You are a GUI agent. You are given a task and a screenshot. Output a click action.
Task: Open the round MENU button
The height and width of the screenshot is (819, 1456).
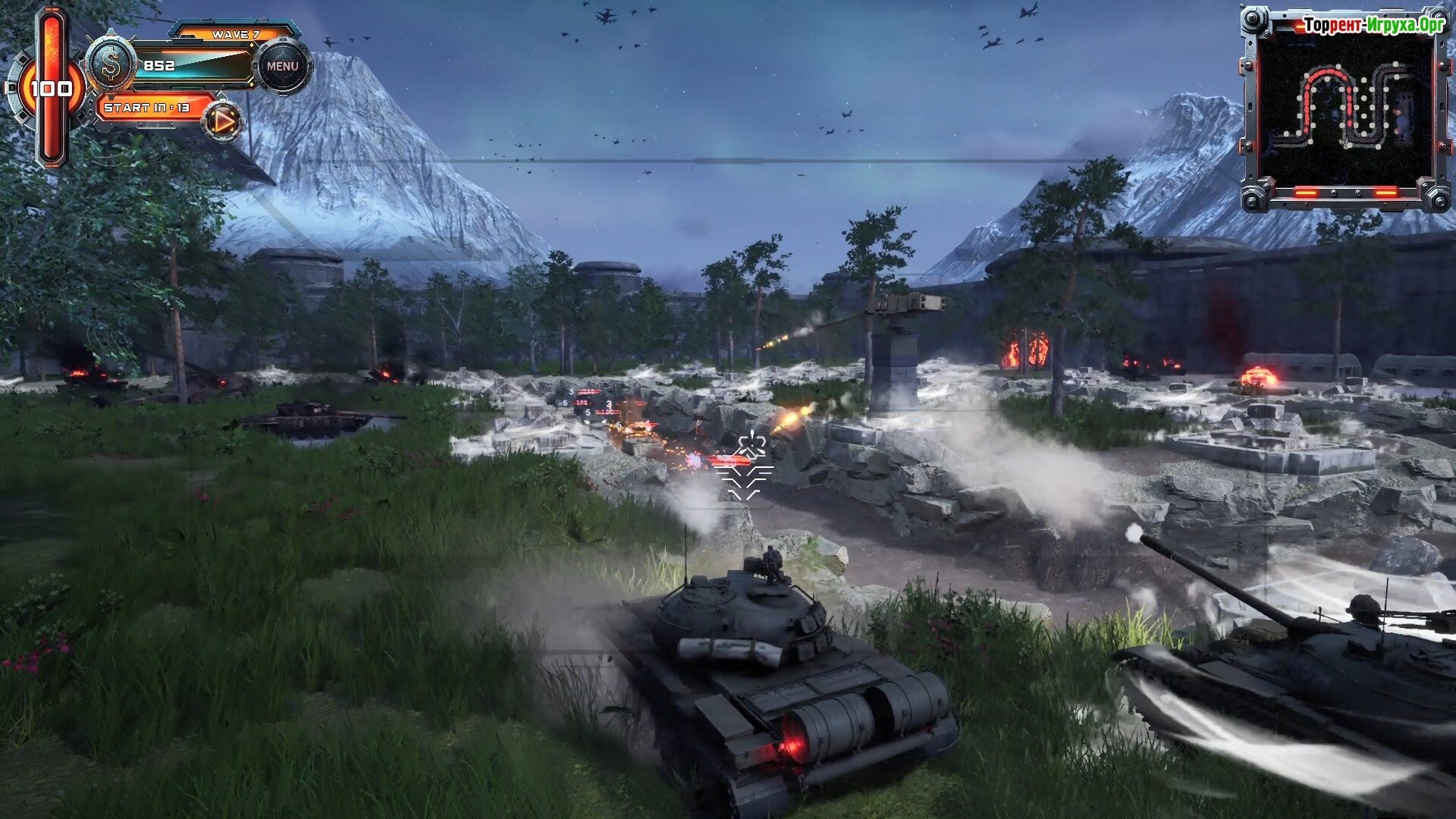pos(282,66)
